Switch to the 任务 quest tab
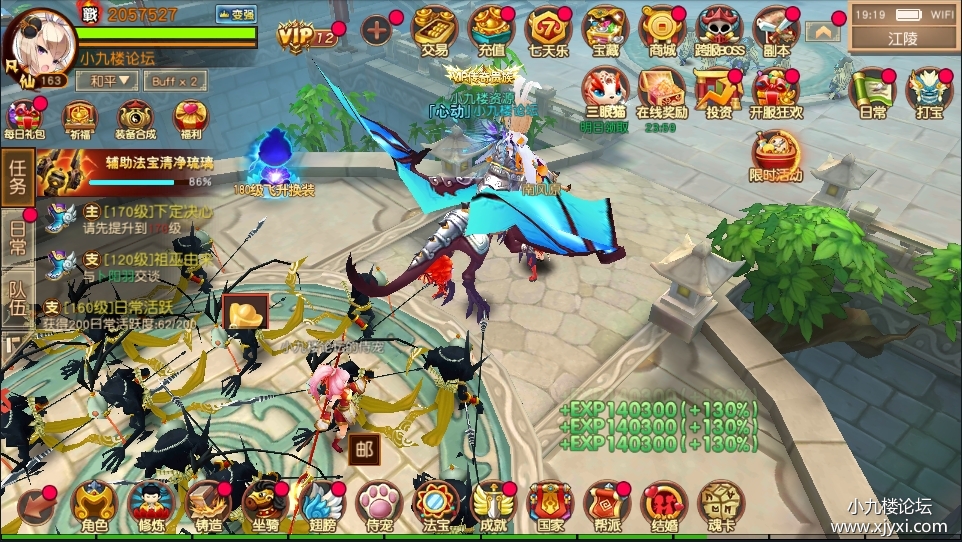 click(x=16, y=178)
